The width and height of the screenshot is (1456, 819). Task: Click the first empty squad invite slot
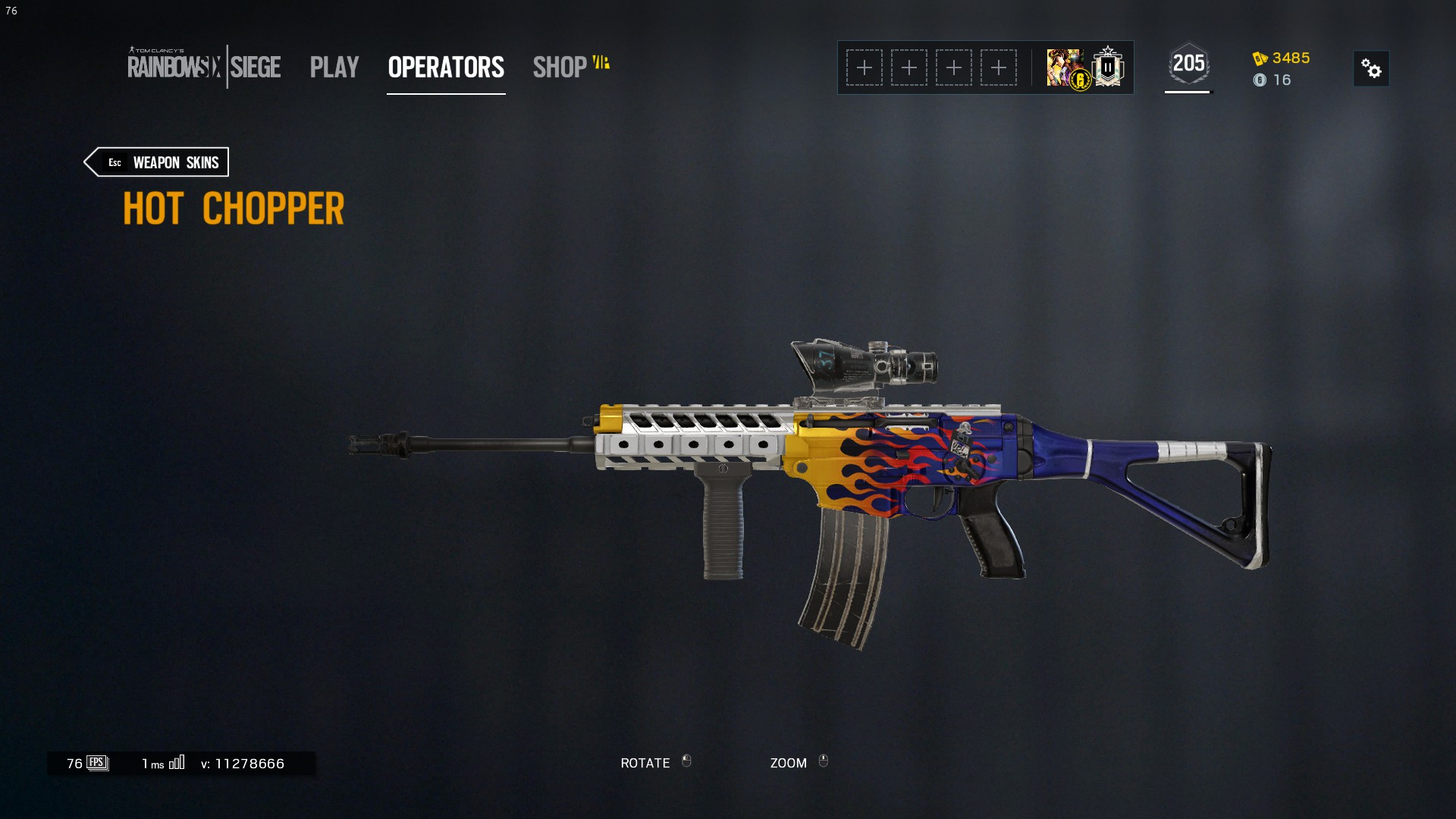point(864,67)
